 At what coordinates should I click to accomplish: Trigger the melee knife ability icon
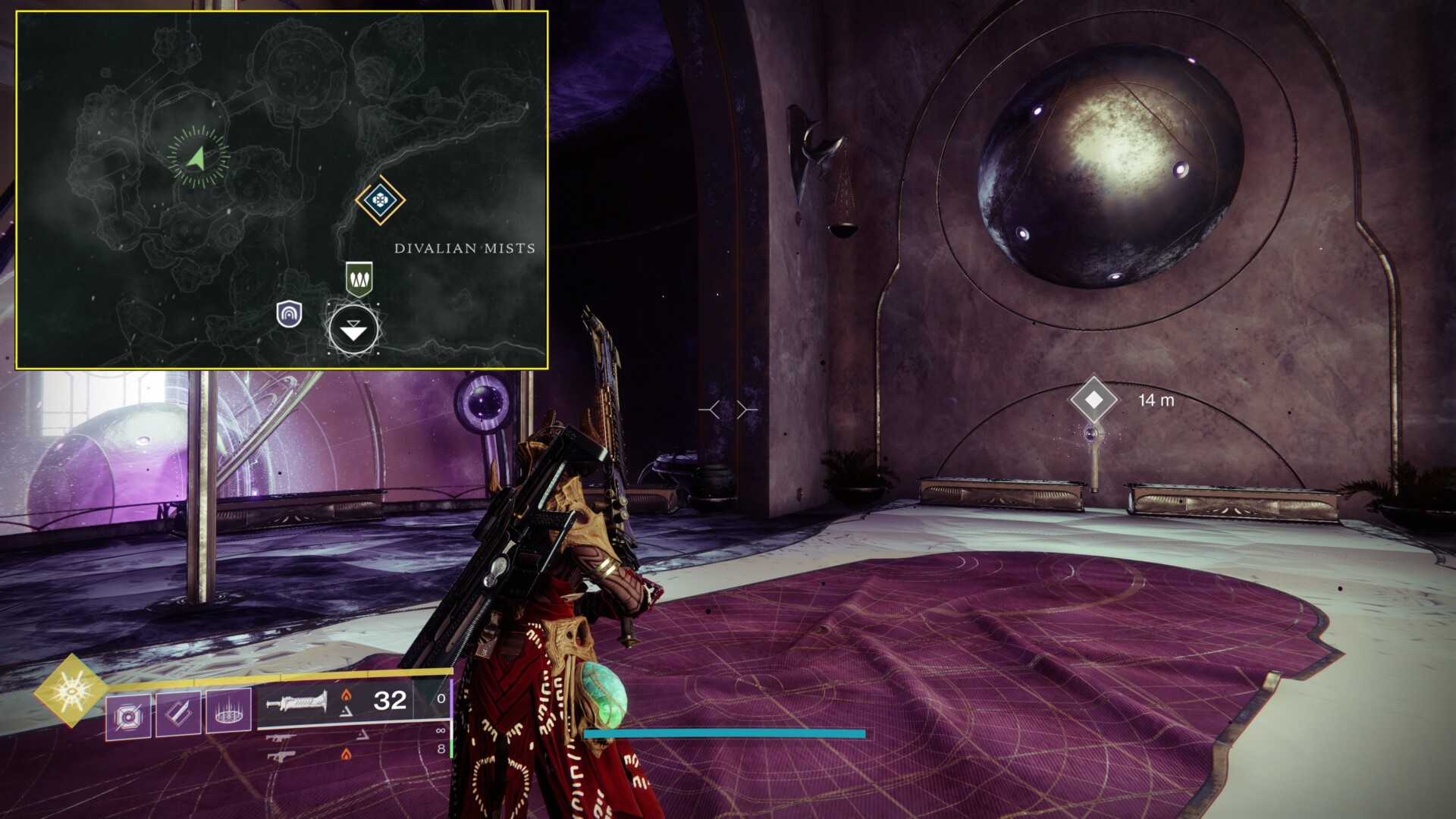coord(178,714)
